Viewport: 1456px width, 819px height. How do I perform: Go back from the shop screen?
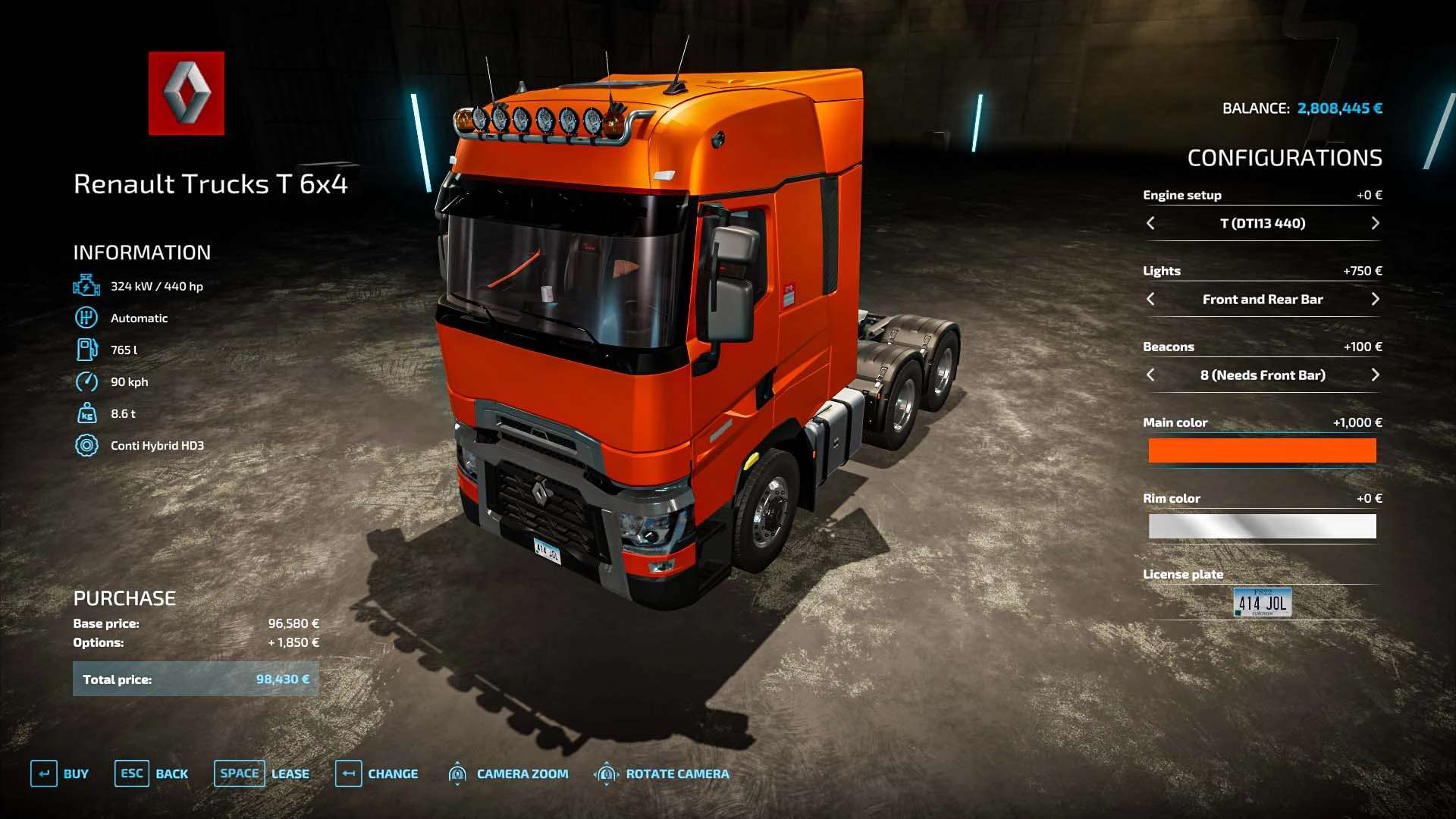pos(152,773)
